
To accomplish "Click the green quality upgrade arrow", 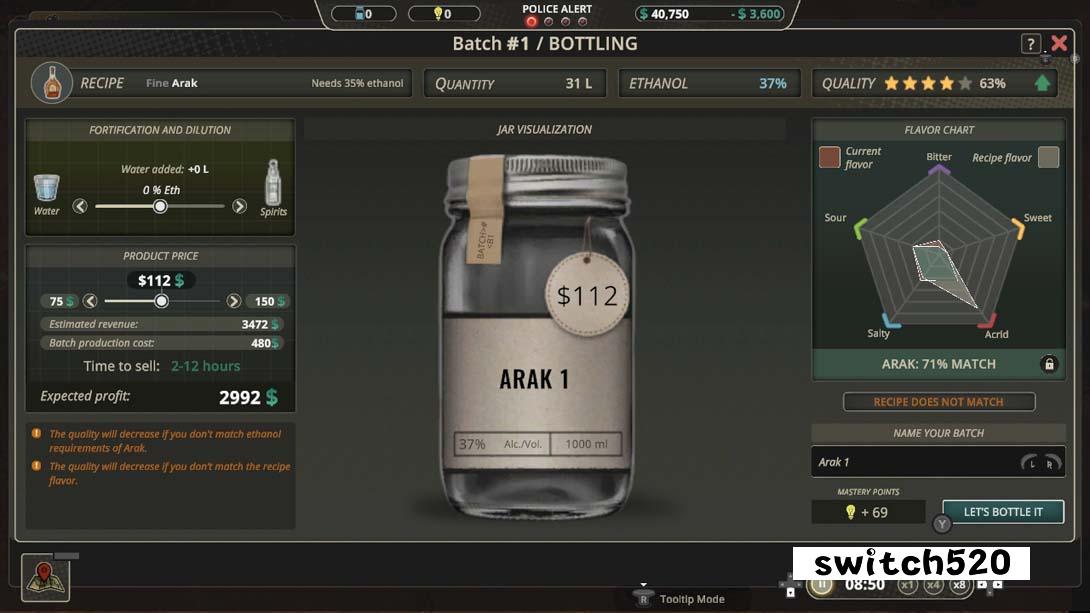I will (x=1043, y=83).
